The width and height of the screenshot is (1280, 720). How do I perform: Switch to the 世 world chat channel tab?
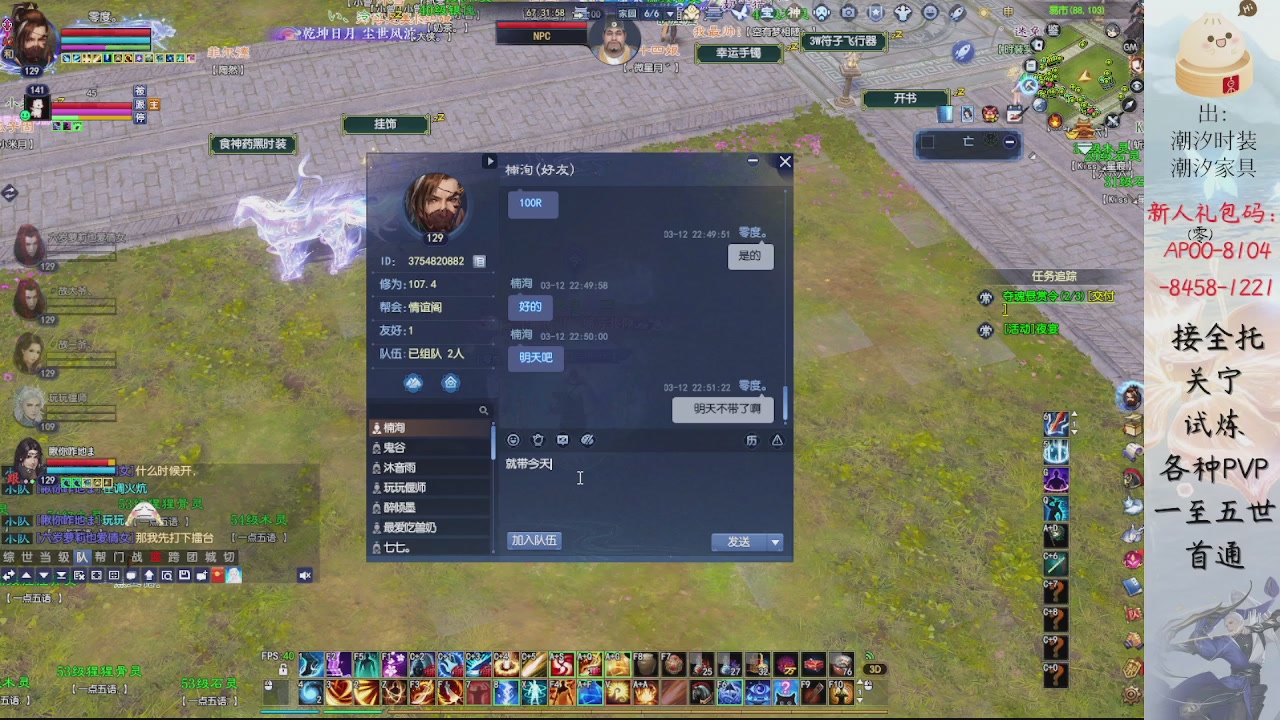25,556
